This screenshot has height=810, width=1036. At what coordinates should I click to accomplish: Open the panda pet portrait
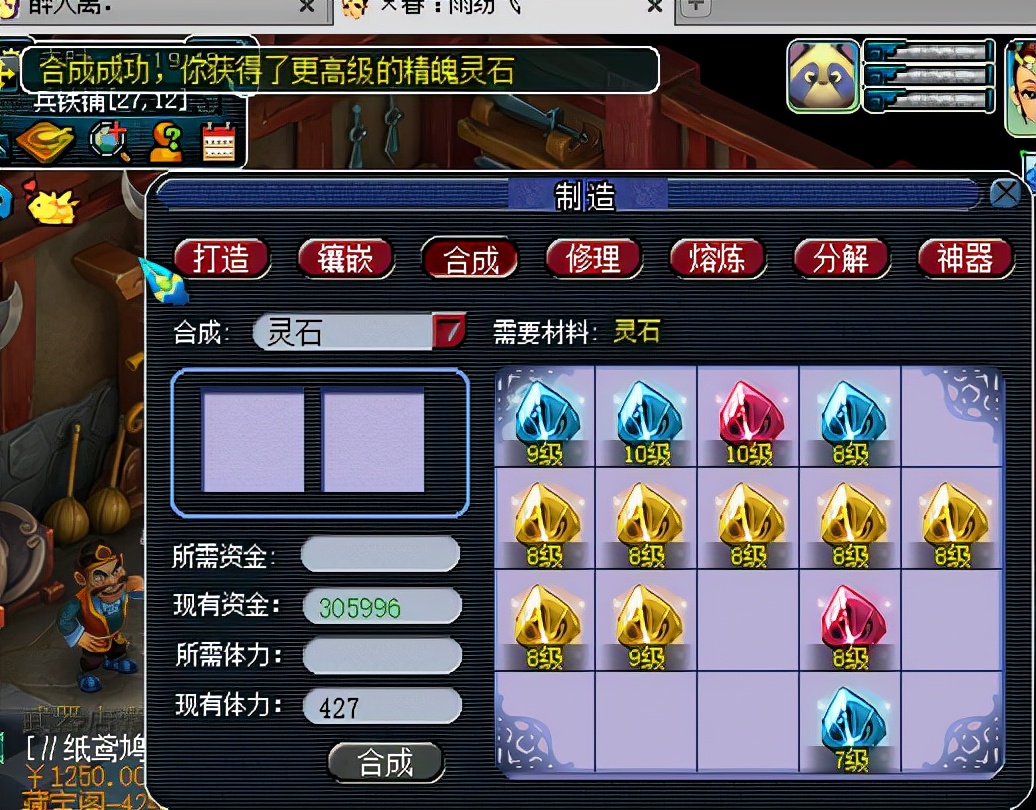(822, 75)
